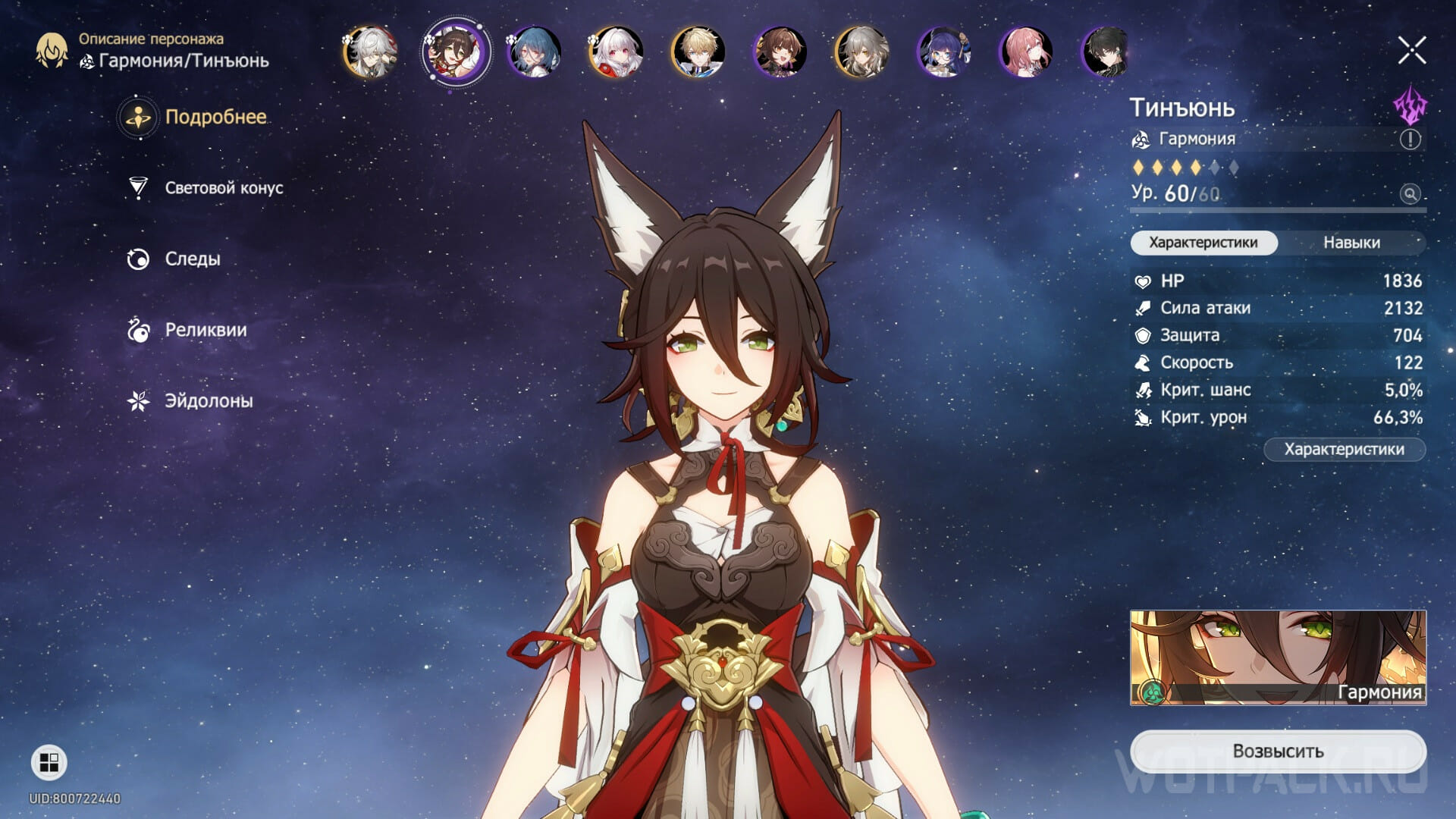
Task: Open the Гармония path info icon
Action: tap(1410, 140)
